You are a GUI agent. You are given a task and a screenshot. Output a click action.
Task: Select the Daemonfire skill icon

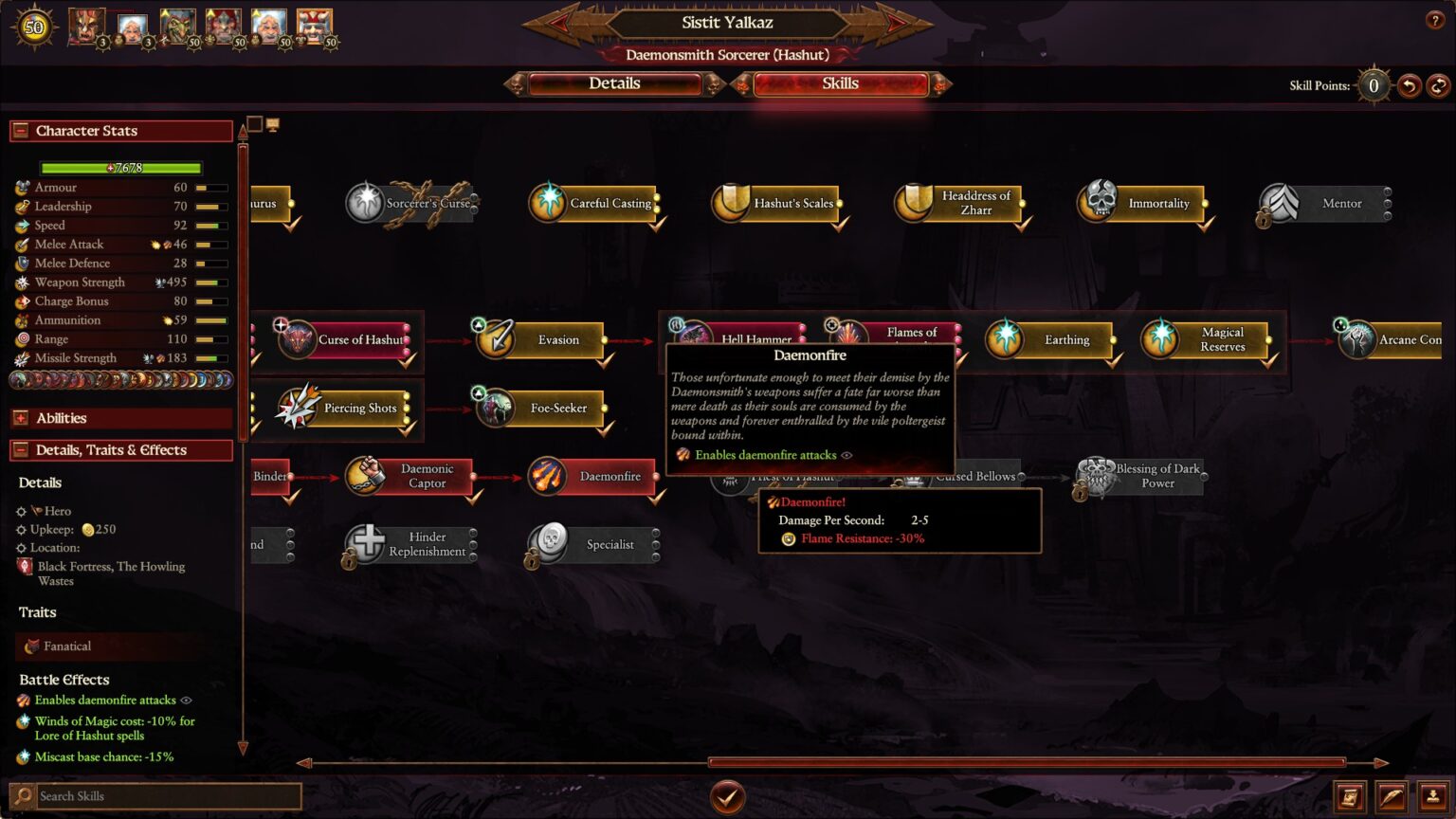click(548, 476)
